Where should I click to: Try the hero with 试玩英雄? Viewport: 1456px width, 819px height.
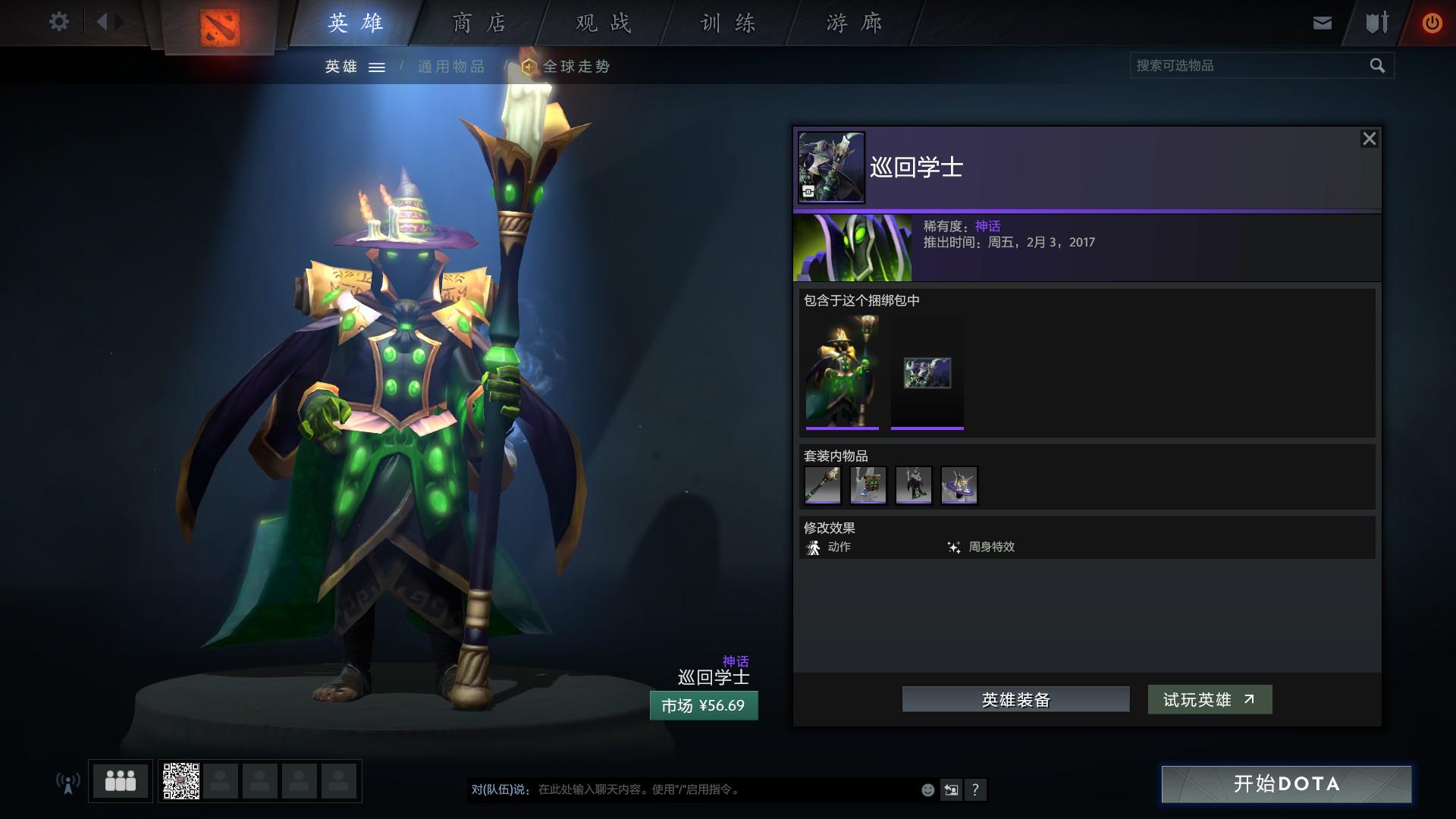[1210, 699]
